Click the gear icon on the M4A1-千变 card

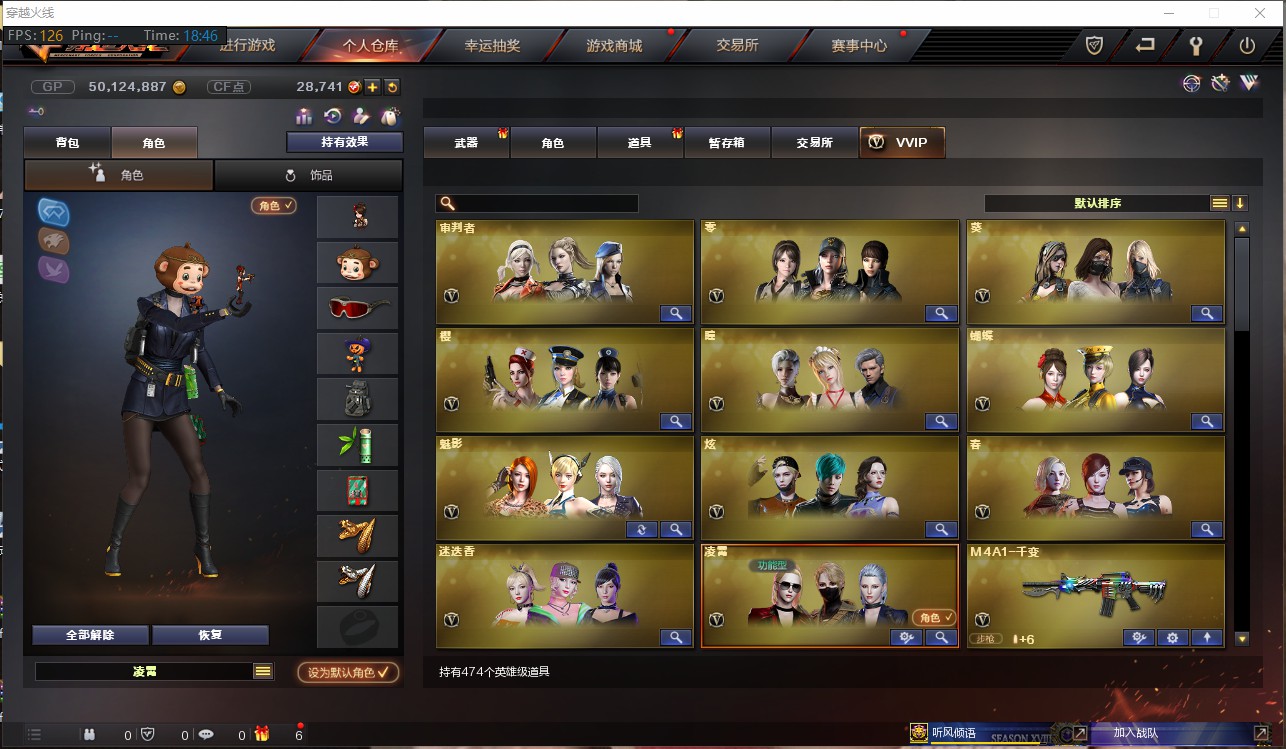coord(1172,637)
